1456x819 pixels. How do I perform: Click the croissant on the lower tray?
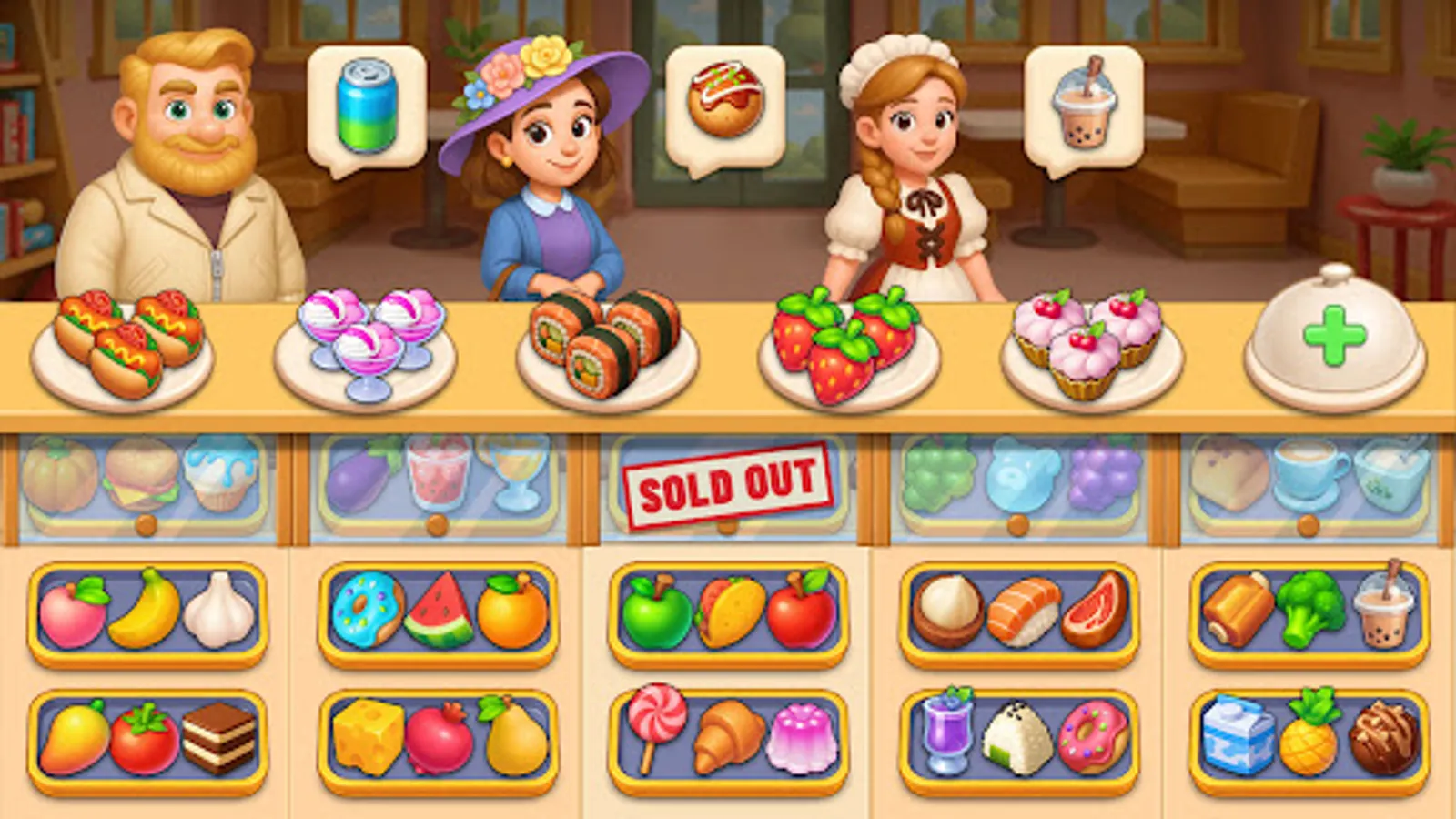point(728,733)
